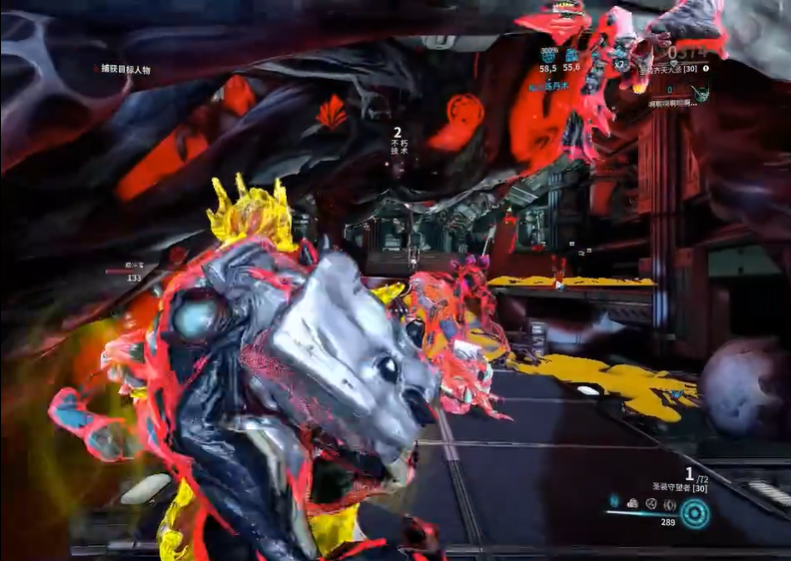Activate the large circular ability icon
This screenshot has width=791, height=561.
(x=695, y=514)
